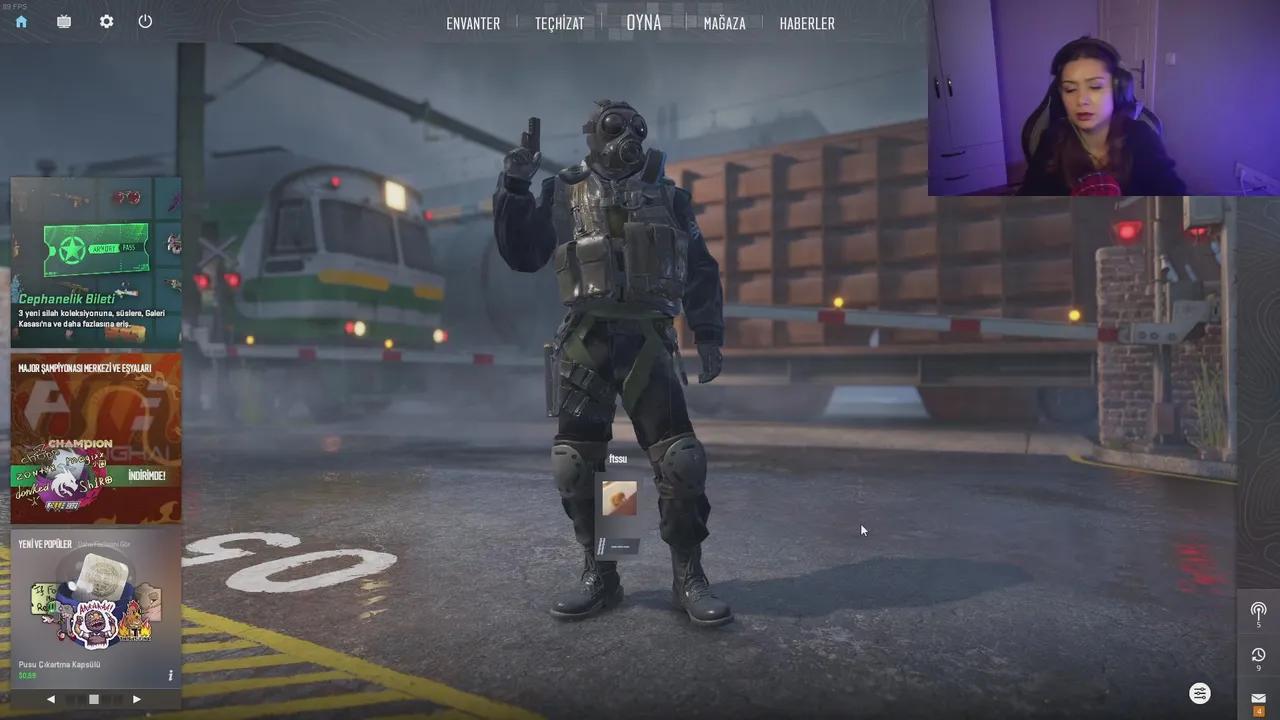Open the MAĞAZA menu item
1280x720 pixels.
[x=724, y=23]
